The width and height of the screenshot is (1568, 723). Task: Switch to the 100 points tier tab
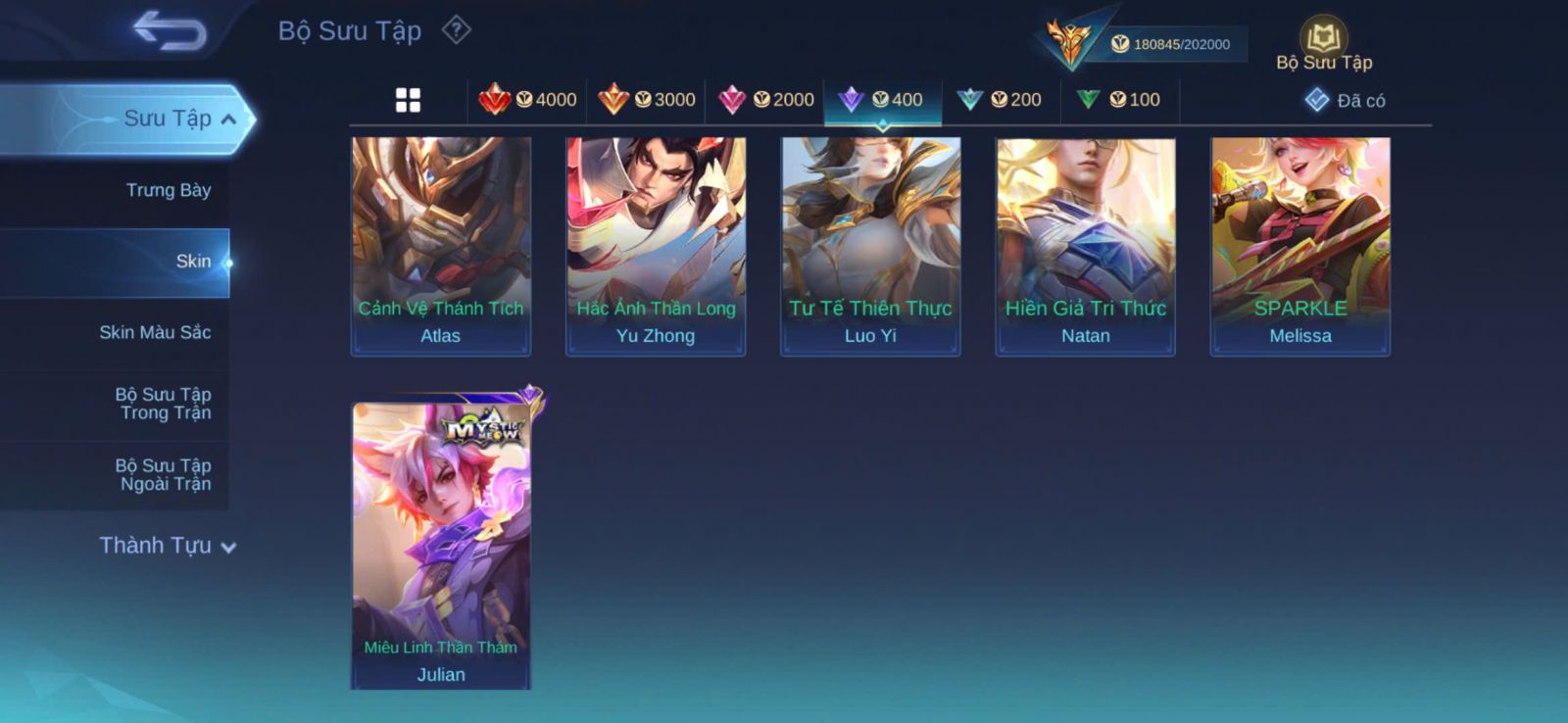coord(1118,100)
